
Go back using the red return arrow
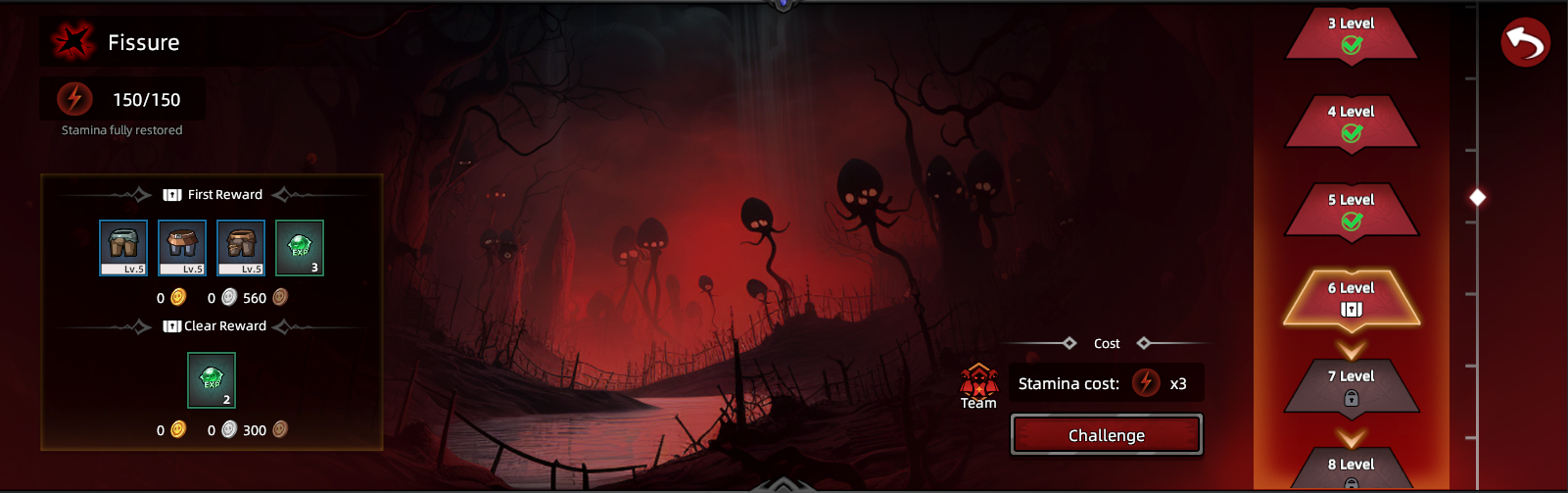[x=1525, y=42]
